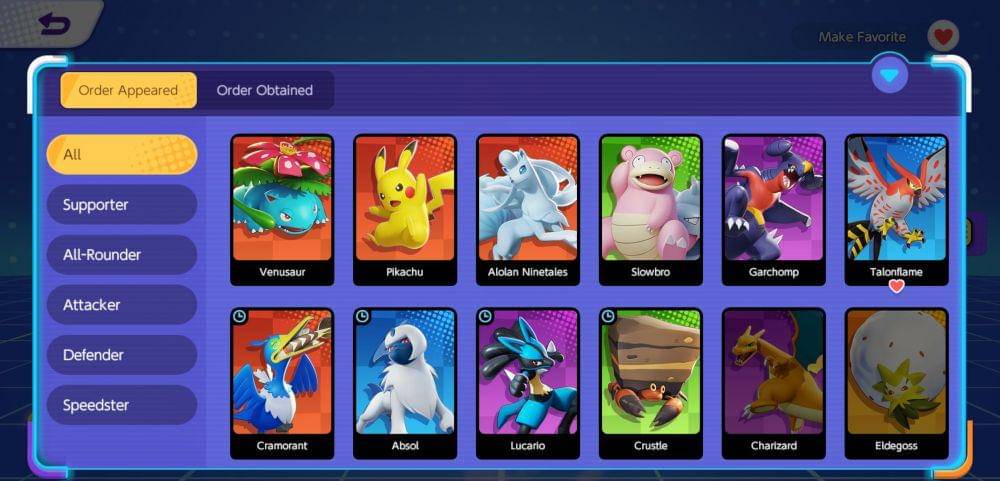Select the Venusaur card
Image resolution: width=1000 pixels, height=481 pixels.
(282, 209)
